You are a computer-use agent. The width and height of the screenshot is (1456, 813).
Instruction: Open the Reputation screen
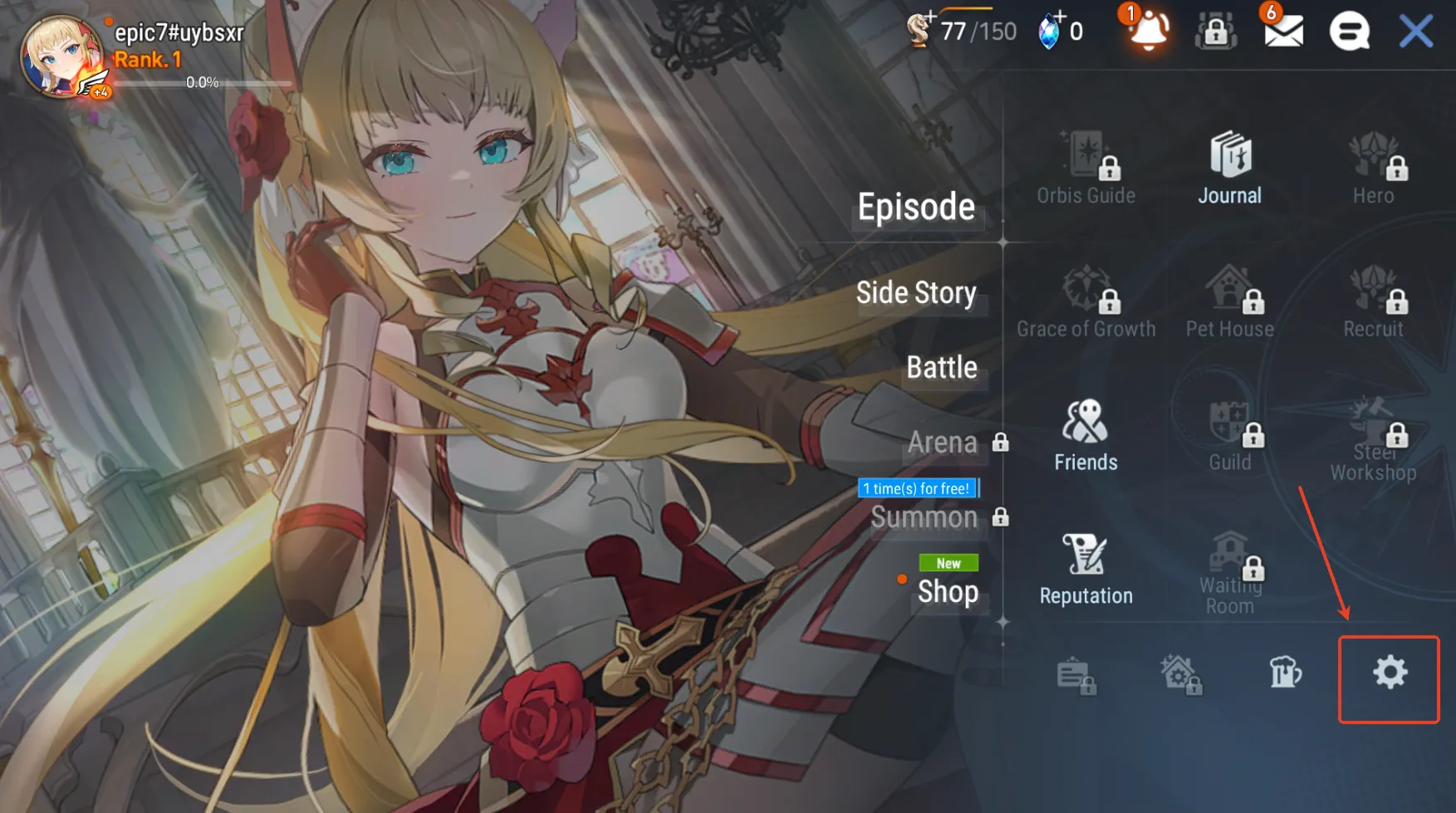[1086, 569]
